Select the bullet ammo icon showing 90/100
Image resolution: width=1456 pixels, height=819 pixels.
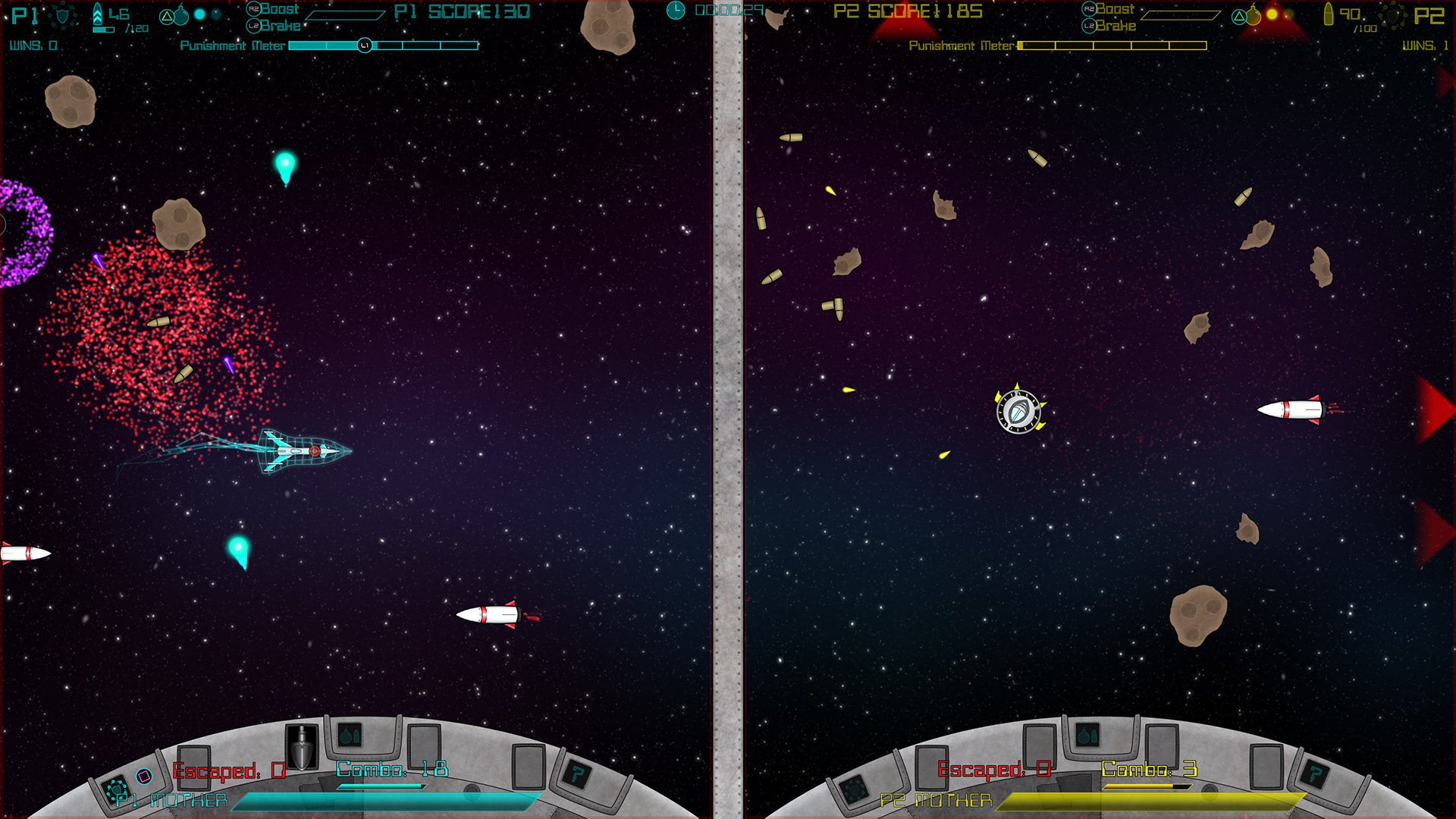pos(1329,15)
